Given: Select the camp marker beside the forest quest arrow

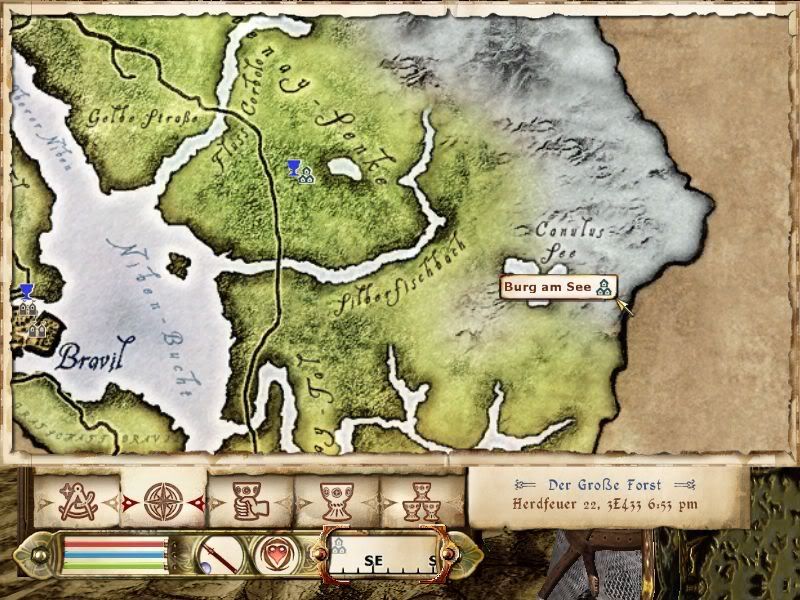Looking at the screenshot, I should (x=306, y=175).
